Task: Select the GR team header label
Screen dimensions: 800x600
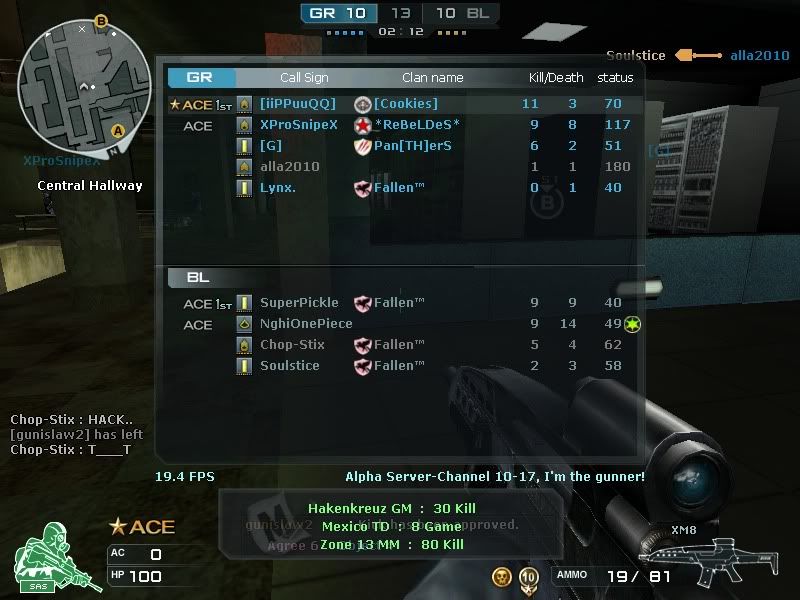Action: (200, 77)
